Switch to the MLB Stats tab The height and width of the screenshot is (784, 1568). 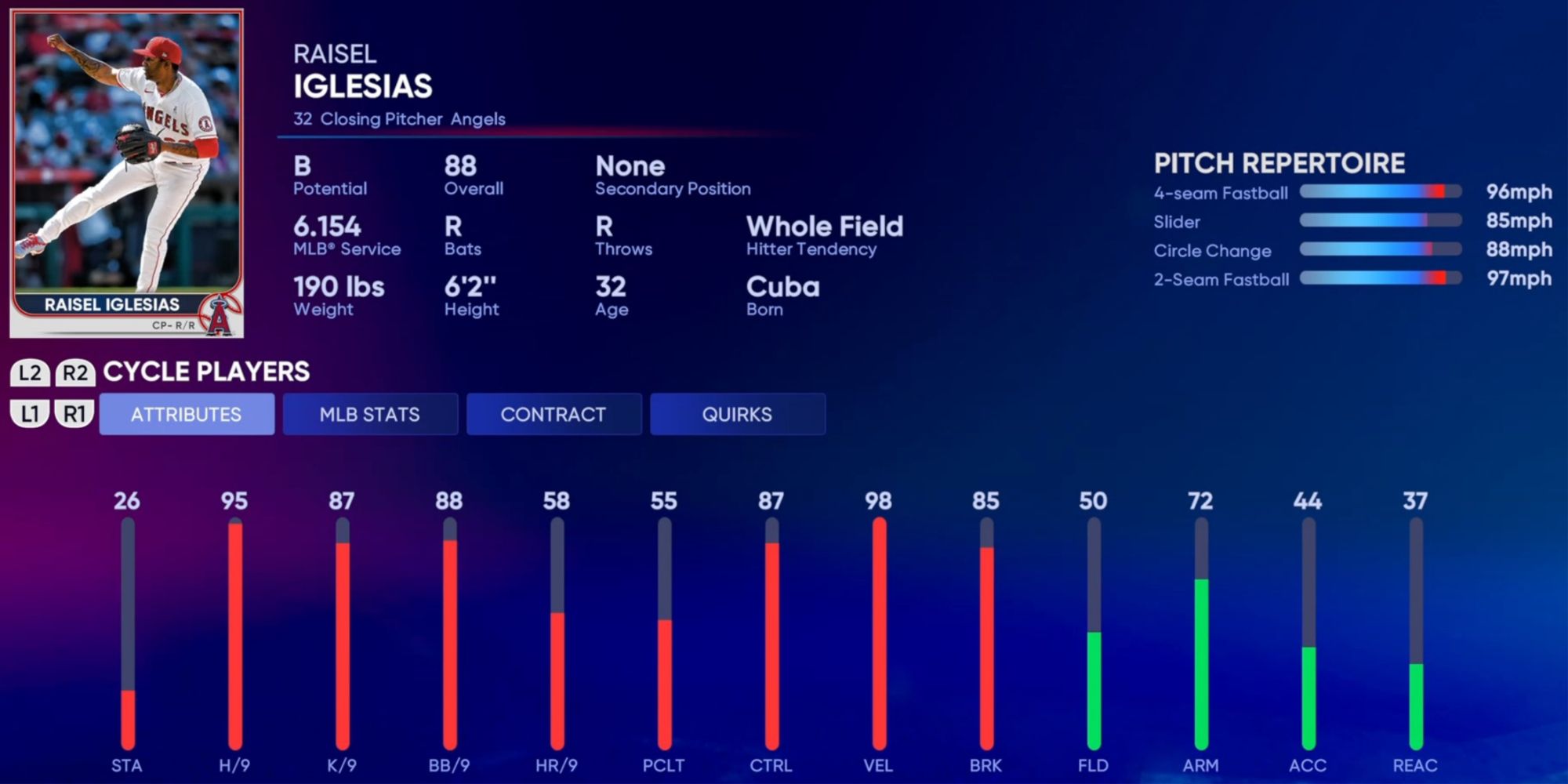(370, 414)
